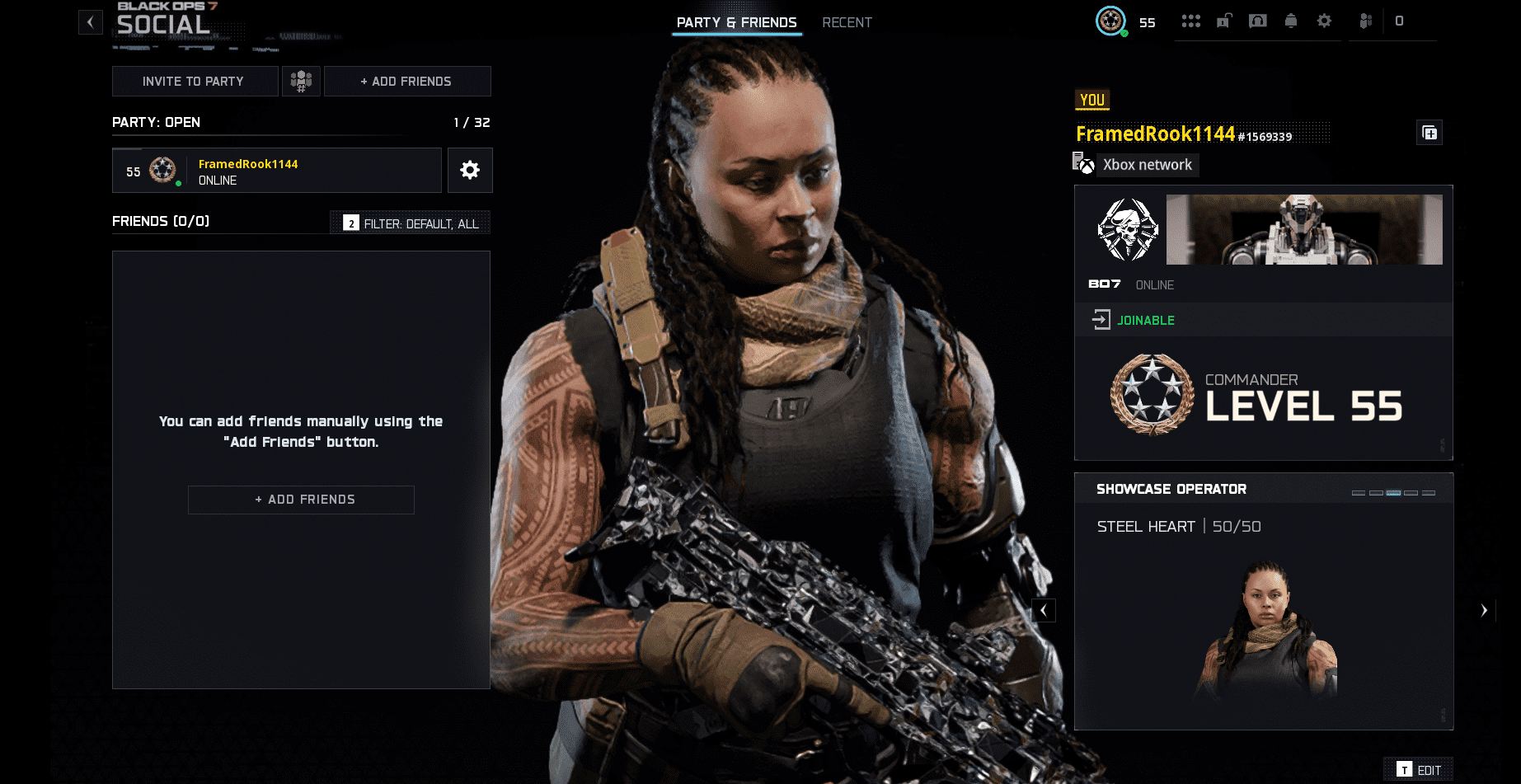Screen dimensions: 1521x784
Task: Click the Invite to Party button
Action: pos(195,81)
